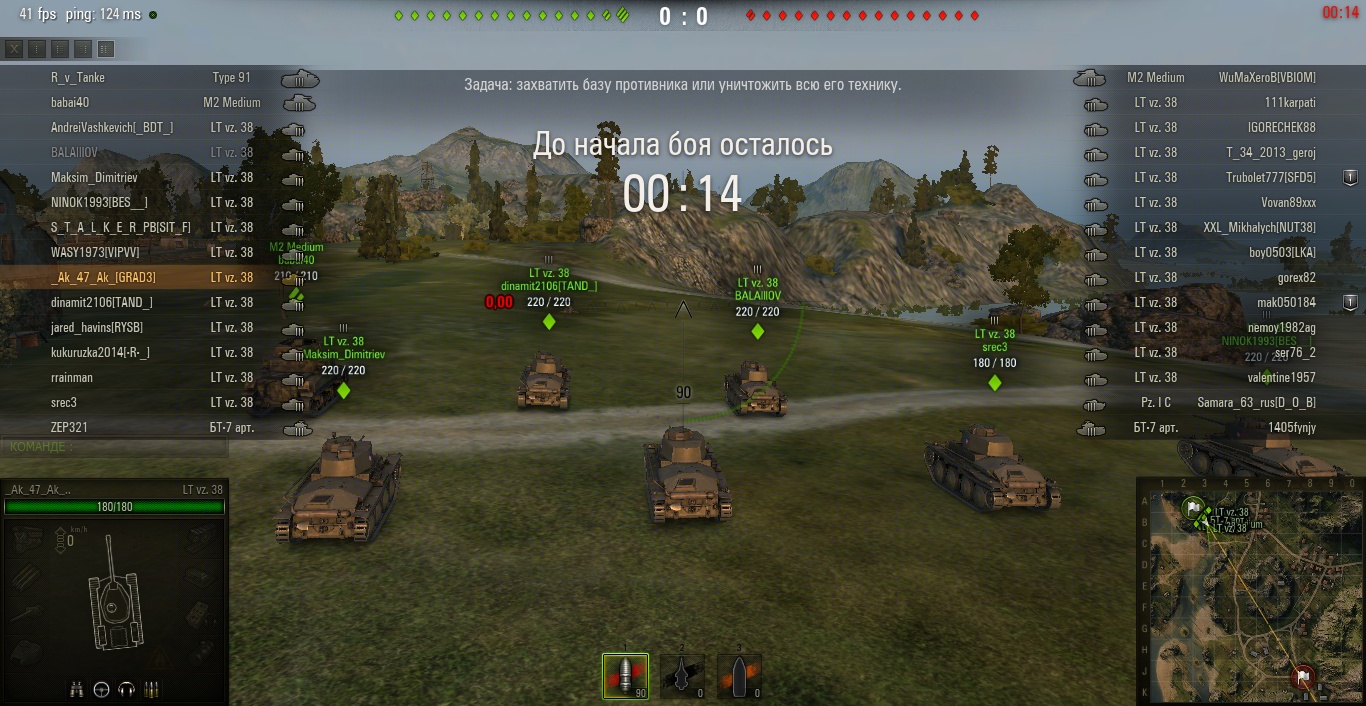1366x706 pixels.
Task: Click the steering wheel driver icon
Action: (x=101, y=689)
